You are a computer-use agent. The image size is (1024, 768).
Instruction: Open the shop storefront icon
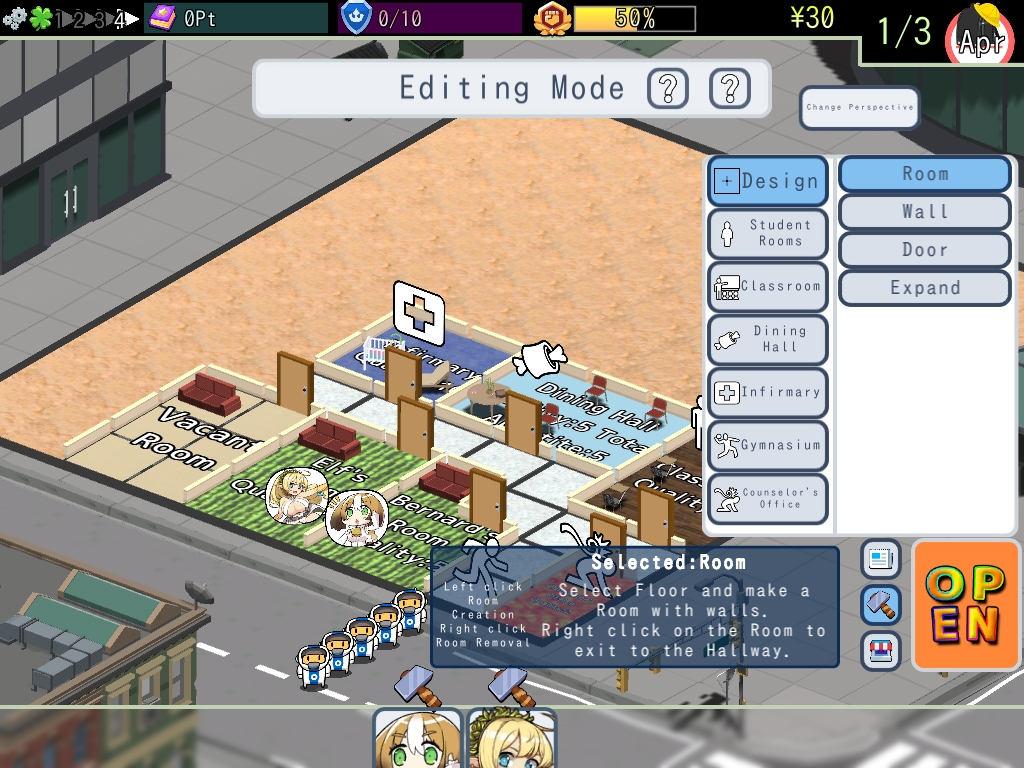881,650
